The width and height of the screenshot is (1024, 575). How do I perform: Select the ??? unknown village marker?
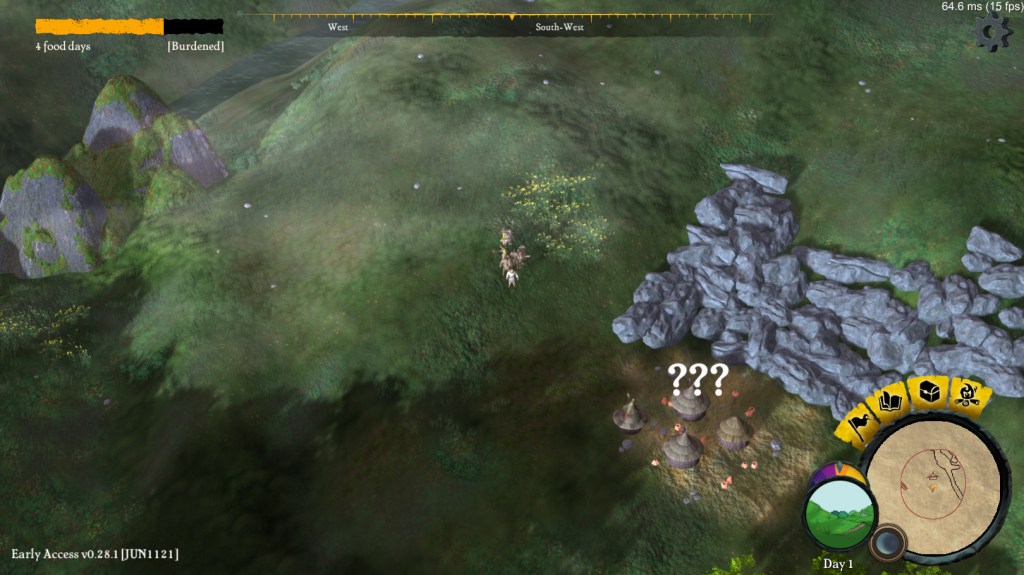(x=697, y=380)
